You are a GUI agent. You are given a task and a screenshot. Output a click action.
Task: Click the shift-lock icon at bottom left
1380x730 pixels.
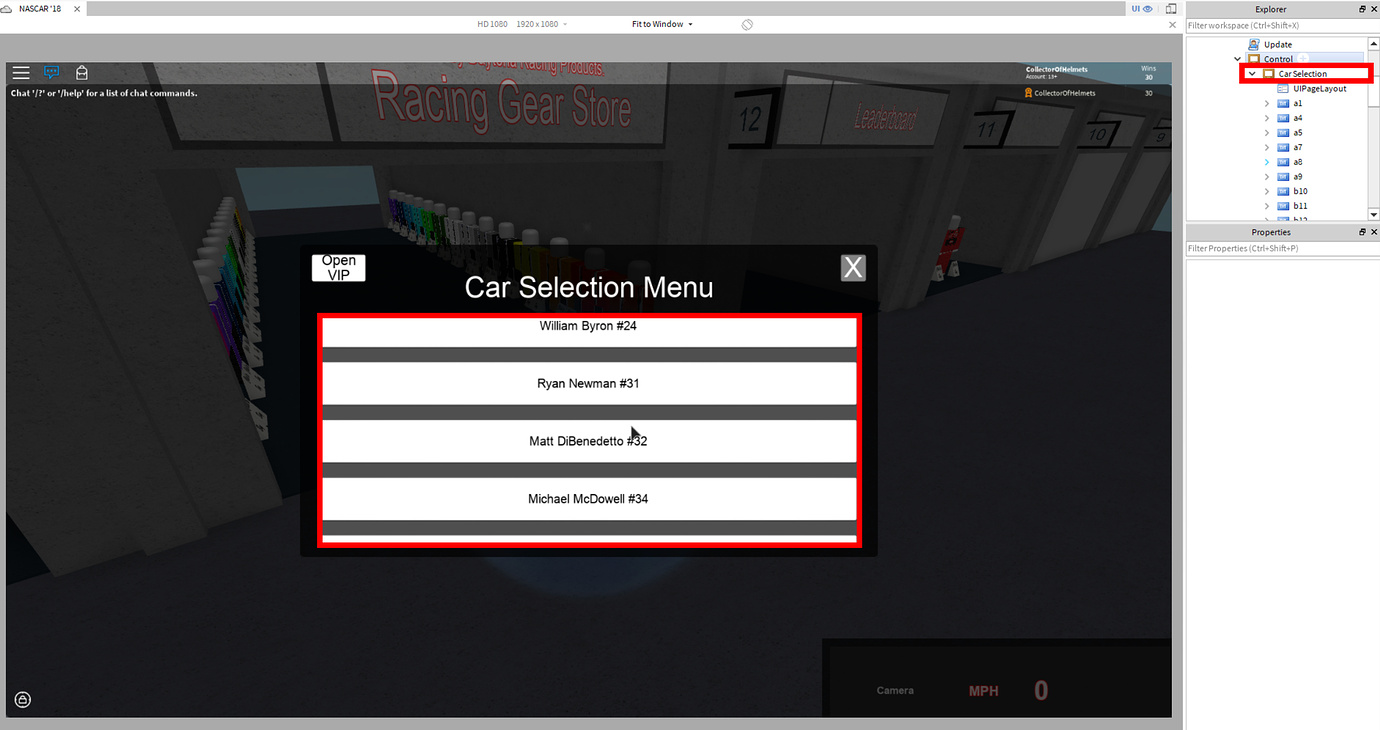22,699
